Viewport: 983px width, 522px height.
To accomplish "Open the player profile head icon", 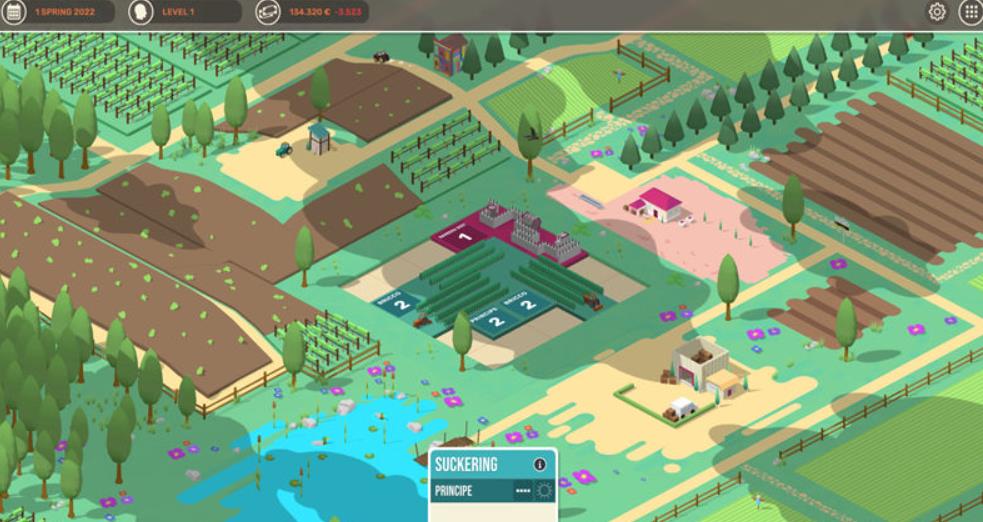I will point(141,12).
